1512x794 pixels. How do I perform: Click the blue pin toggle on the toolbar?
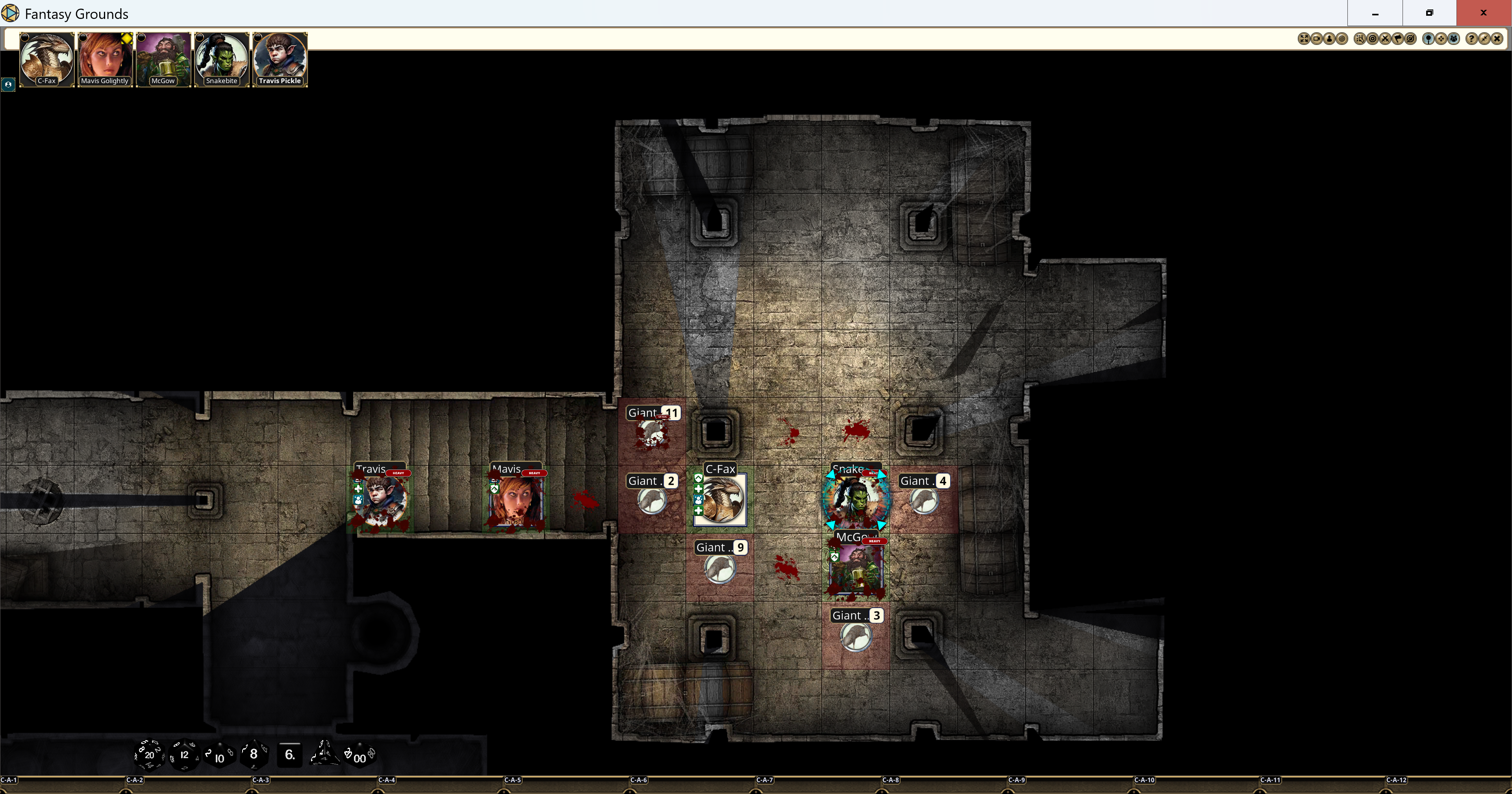[x=1428, y=39]
